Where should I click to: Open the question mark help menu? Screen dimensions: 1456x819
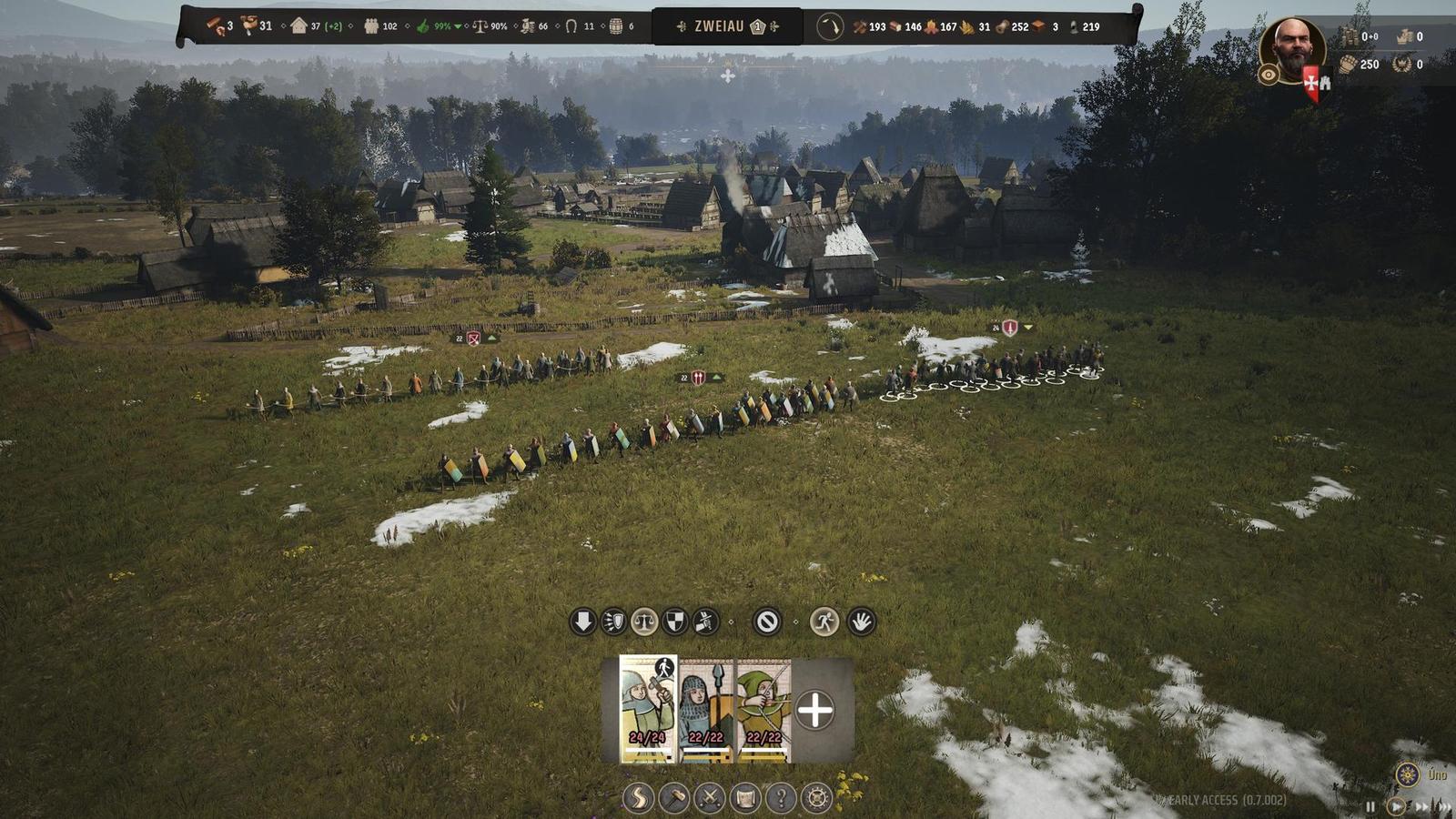click(x=781, y=798)
